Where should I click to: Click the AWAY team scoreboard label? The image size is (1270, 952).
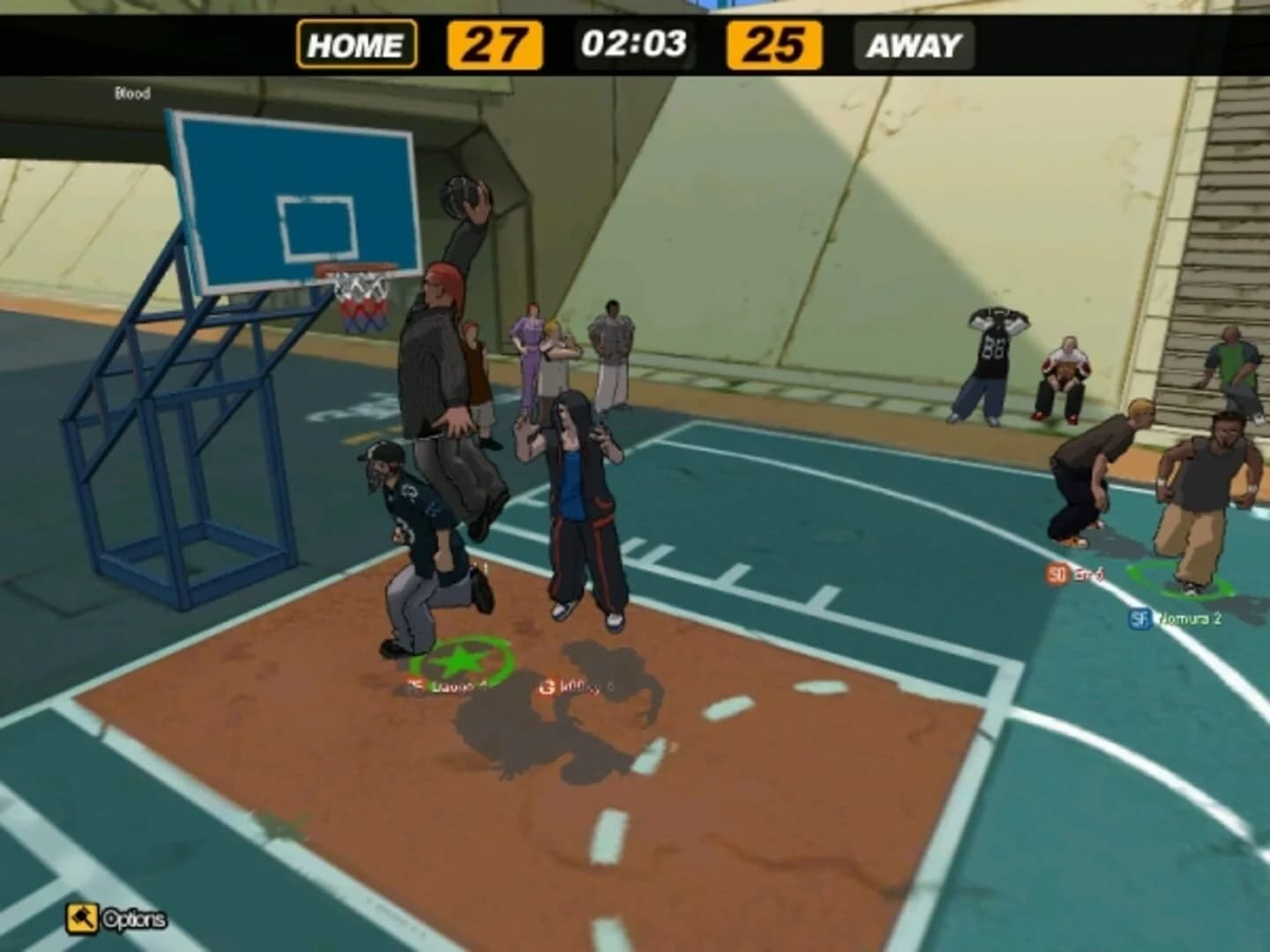[x=914, y=41]
